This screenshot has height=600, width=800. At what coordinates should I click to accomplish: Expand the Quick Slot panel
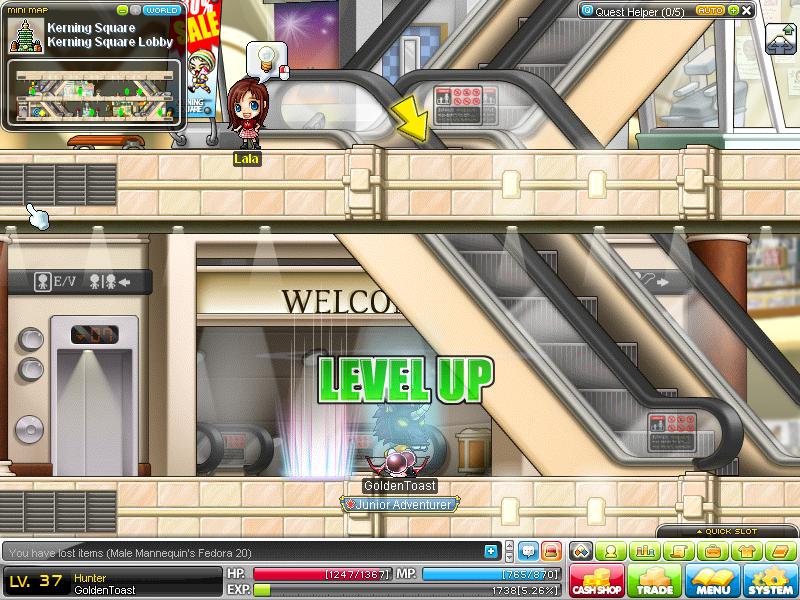726,532
